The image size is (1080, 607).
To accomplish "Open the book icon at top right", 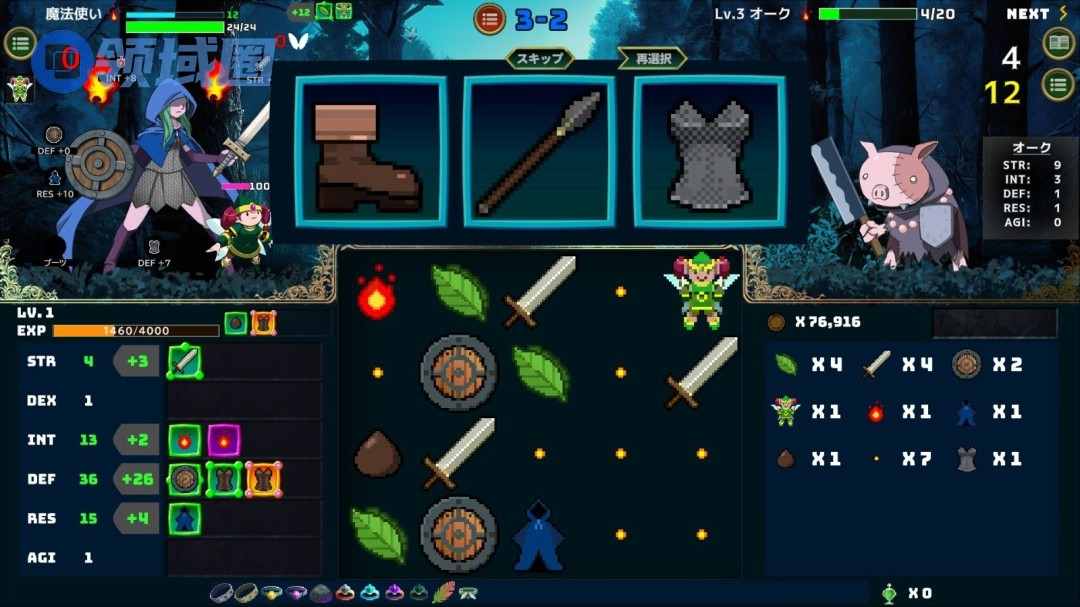I will [x=1058, y=43].
